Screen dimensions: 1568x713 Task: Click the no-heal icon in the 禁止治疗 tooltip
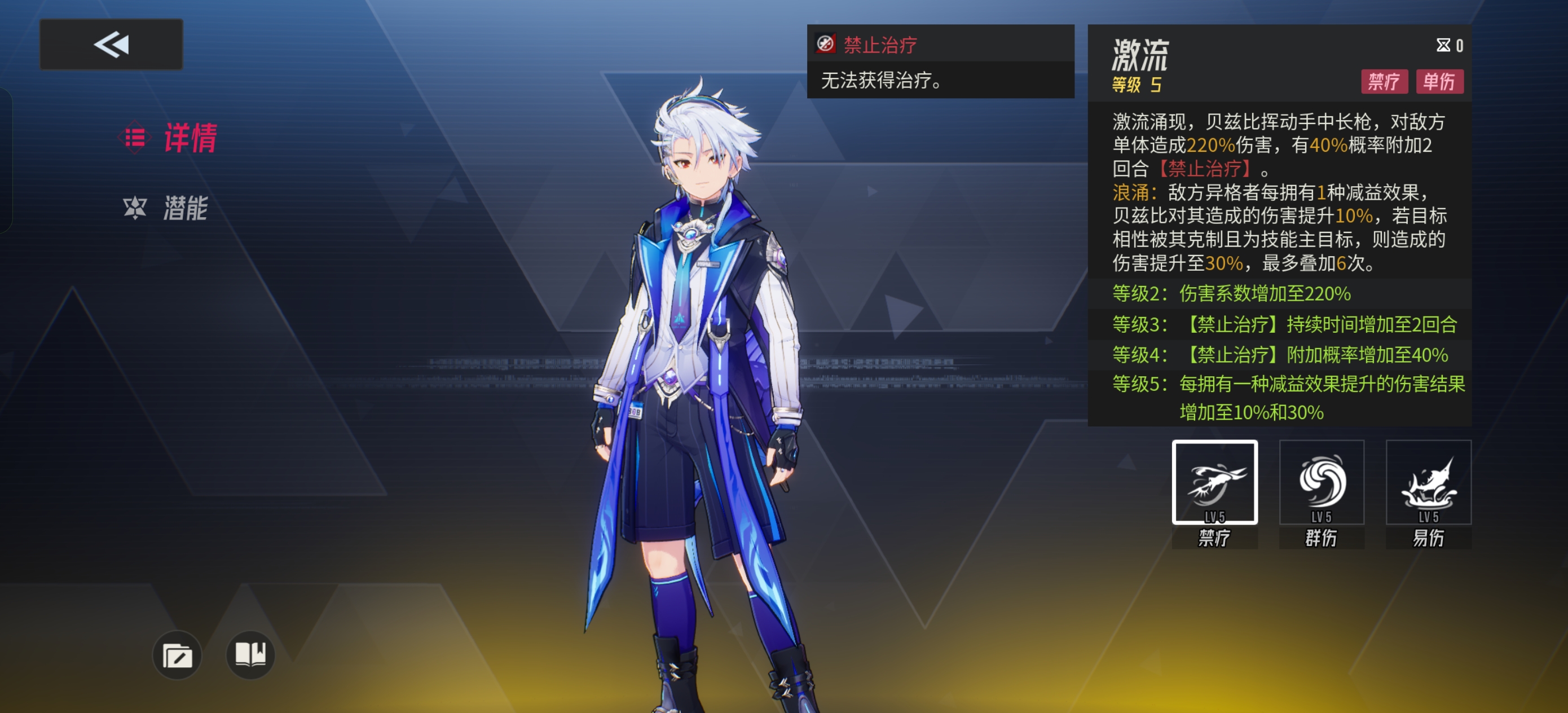(x=825, y=44)
